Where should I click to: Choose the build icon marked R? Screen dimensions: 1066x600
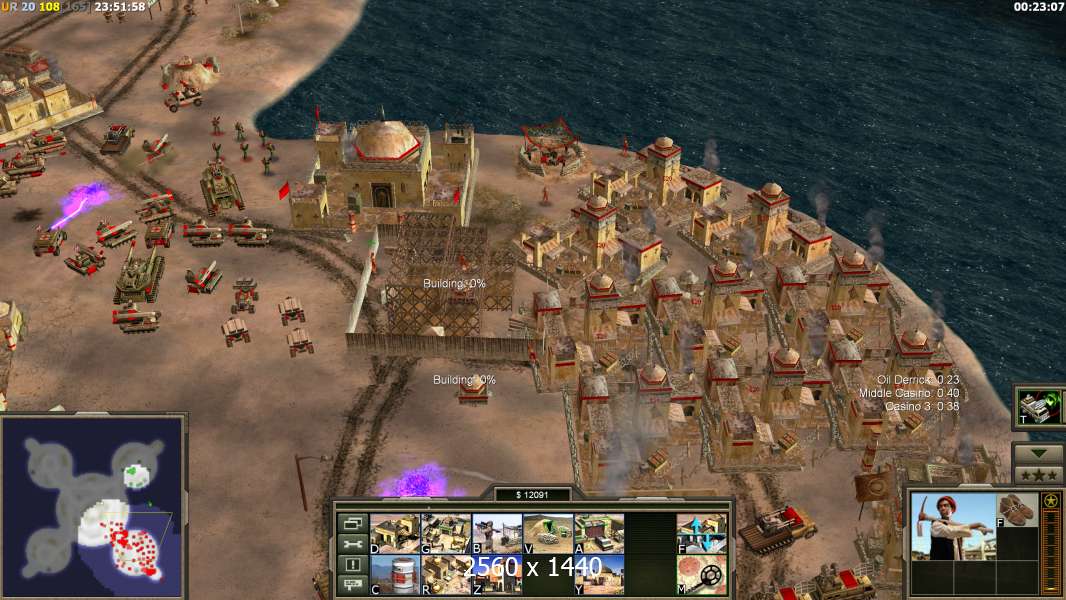point(446,574)
